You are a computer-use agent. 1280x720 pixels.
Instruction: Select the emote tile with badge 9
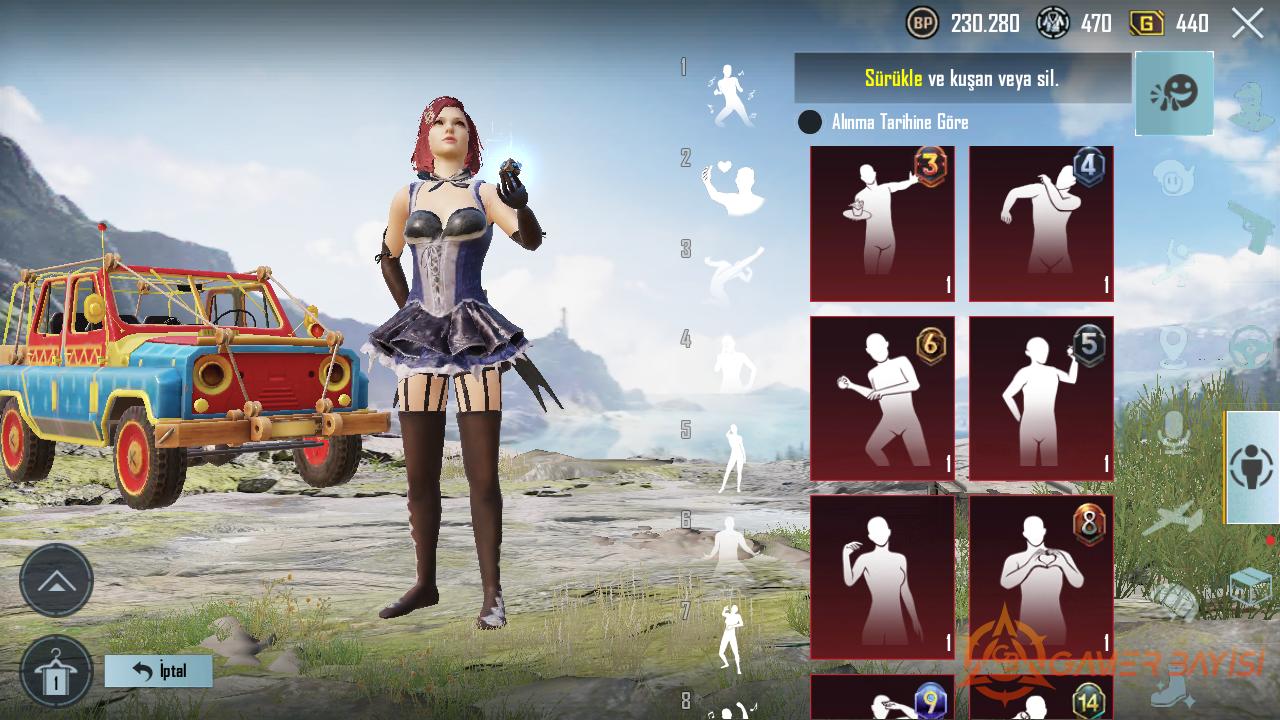click(x=882, y=698)
